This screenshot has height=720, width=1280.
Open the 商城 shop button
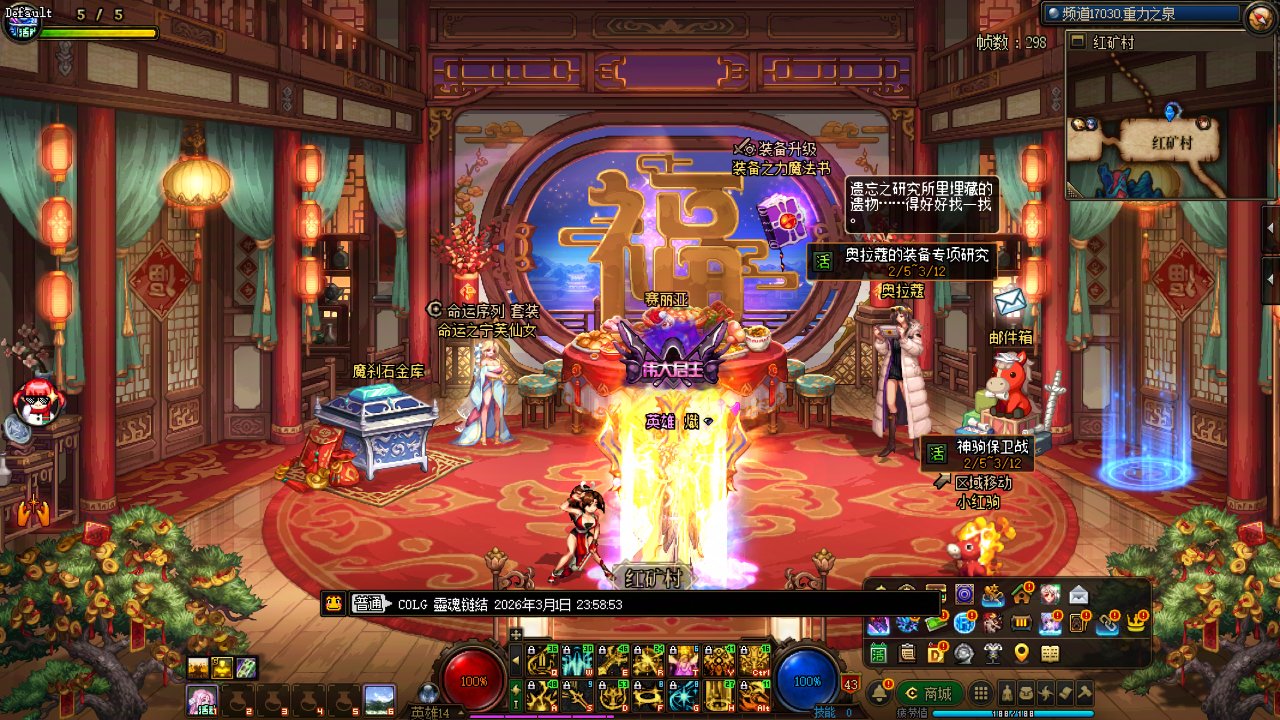930,693
